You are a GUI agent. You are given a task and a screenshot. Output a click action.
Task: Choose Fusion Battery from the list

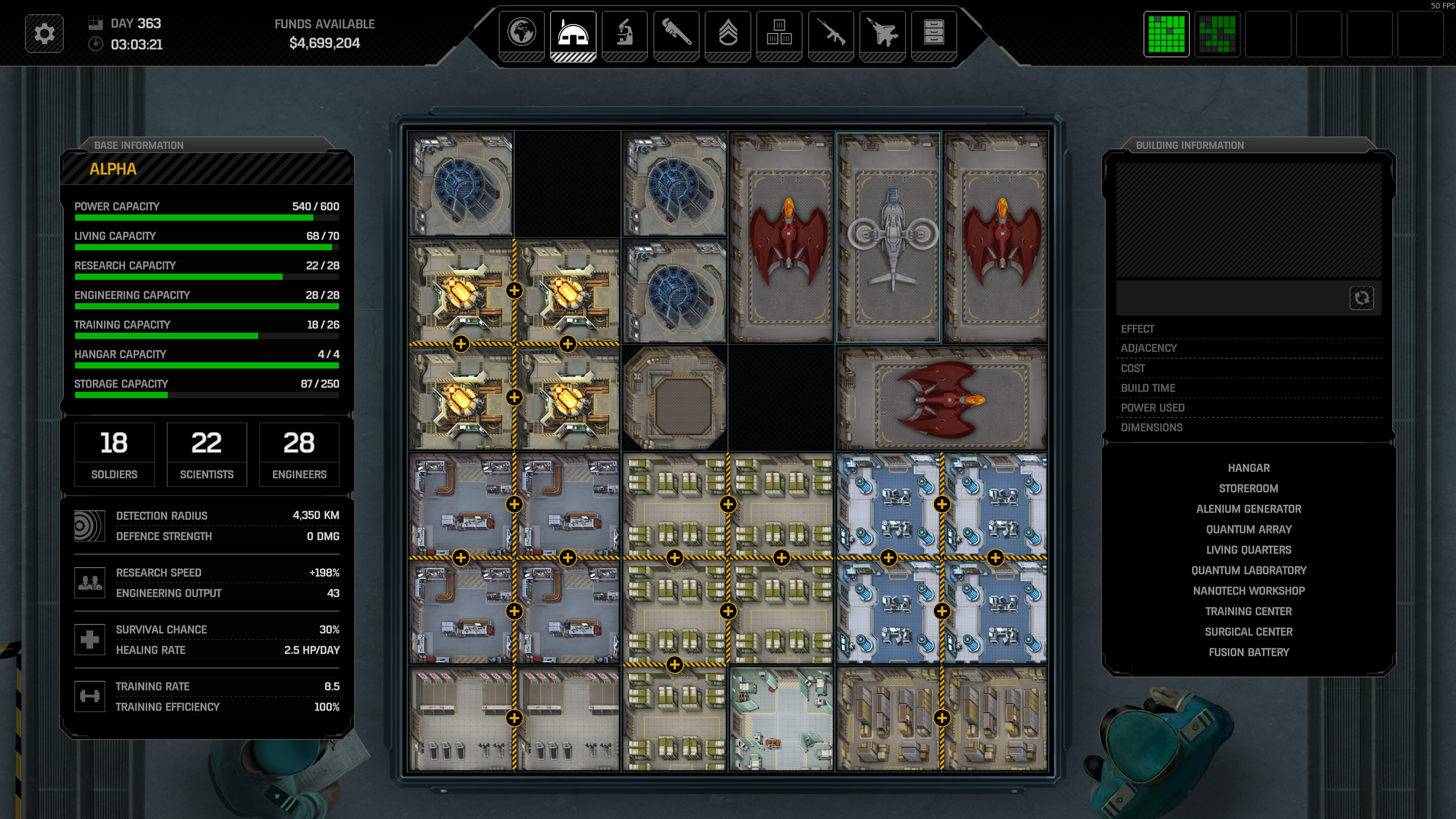(1248, 652)
